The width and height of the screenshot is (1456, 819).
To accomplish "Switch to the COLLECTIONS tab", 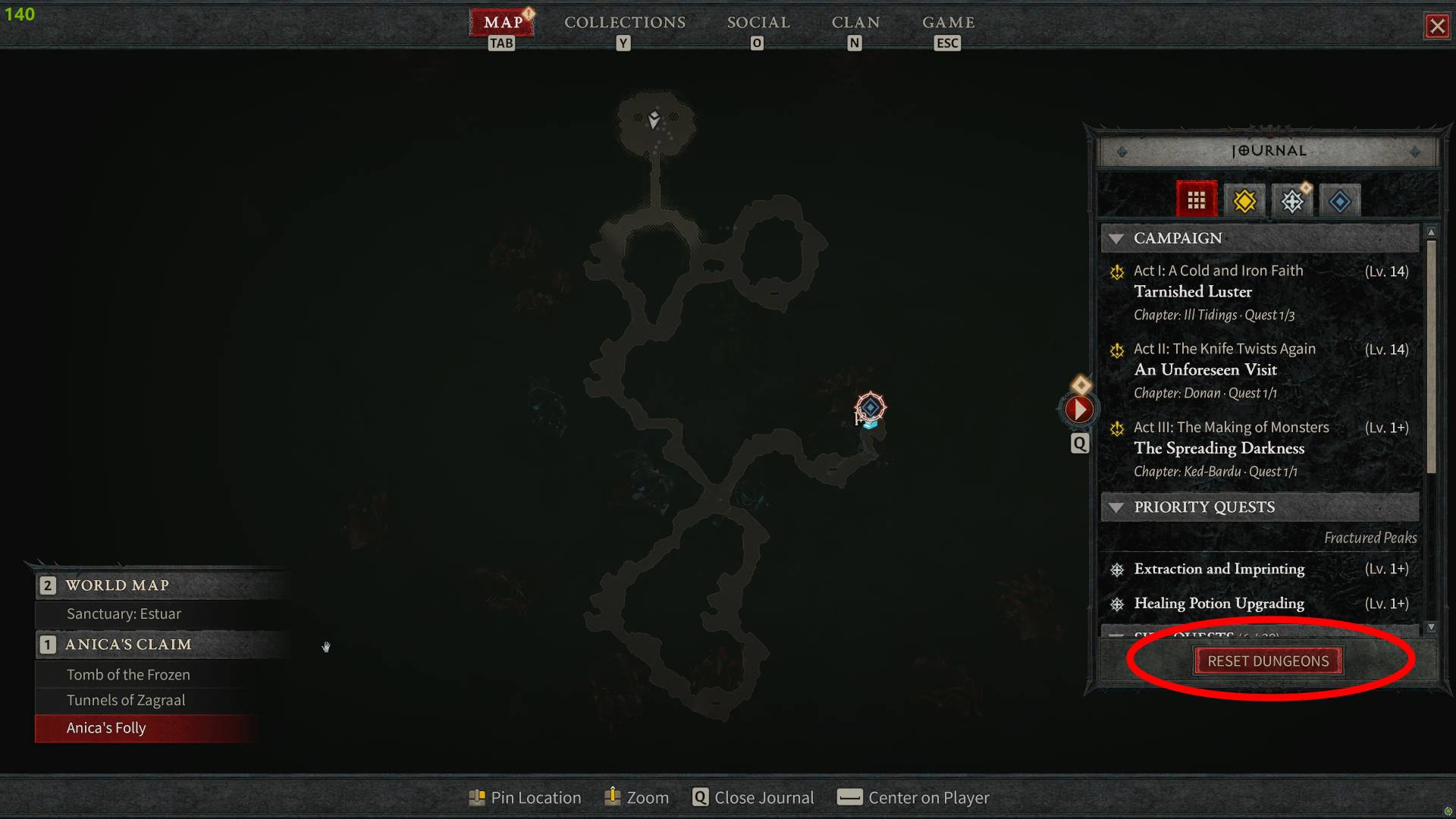I will pos(624,22).
